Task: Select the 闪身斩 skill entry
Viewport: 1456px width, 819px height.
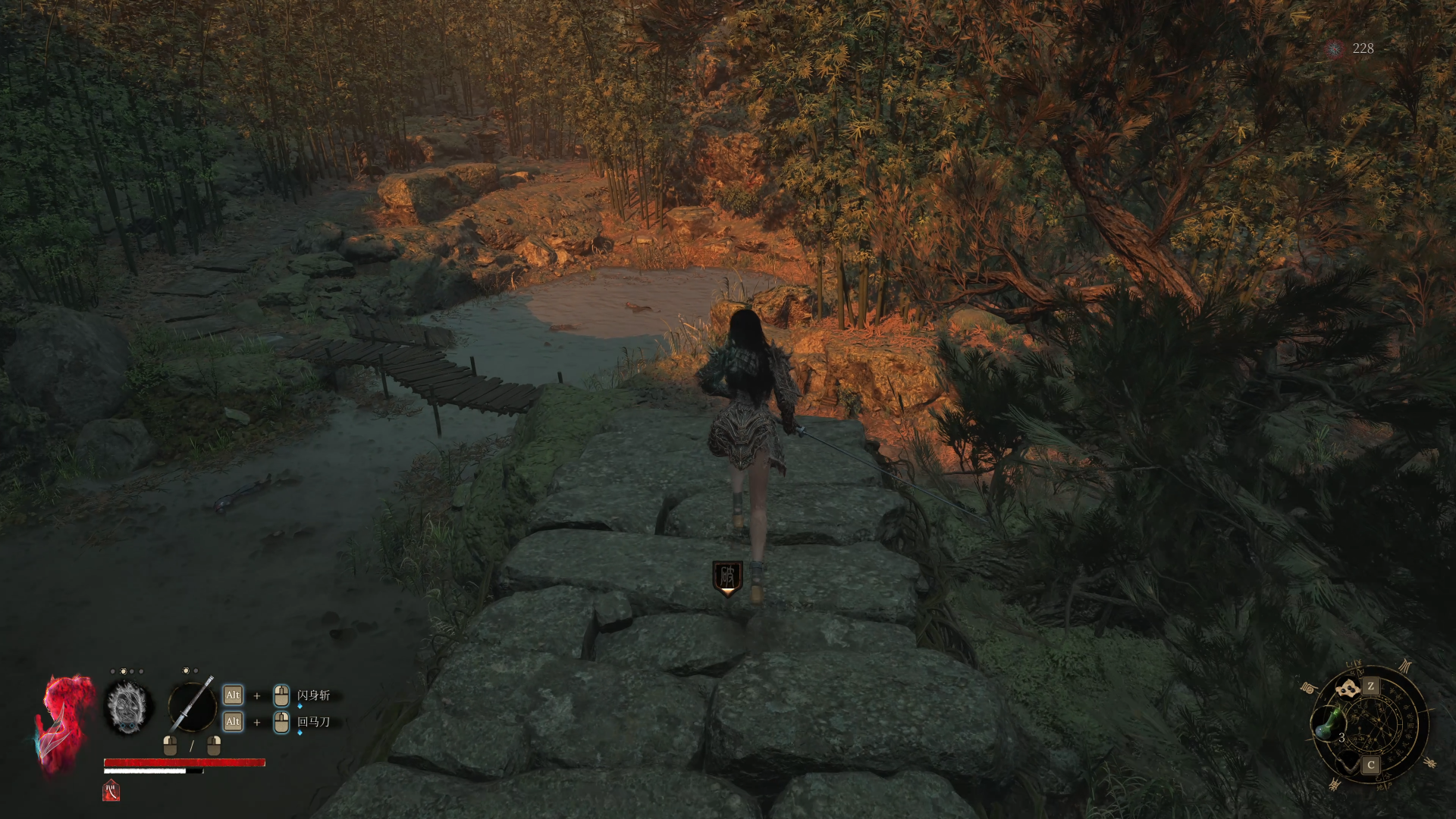Action: point(313,695)
